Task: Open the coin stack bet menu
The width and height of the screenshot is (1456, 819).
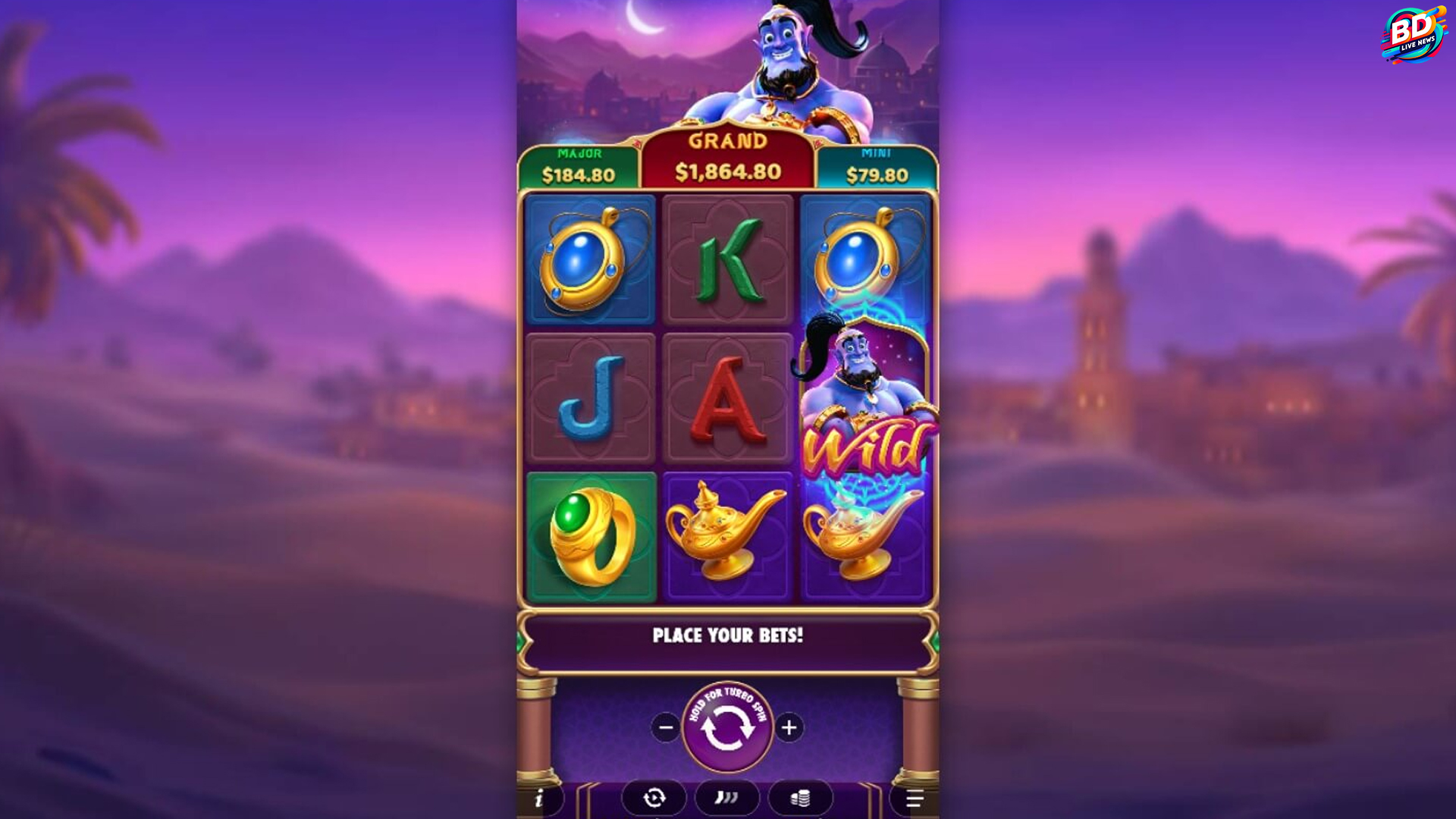Action: click(800, 798)
